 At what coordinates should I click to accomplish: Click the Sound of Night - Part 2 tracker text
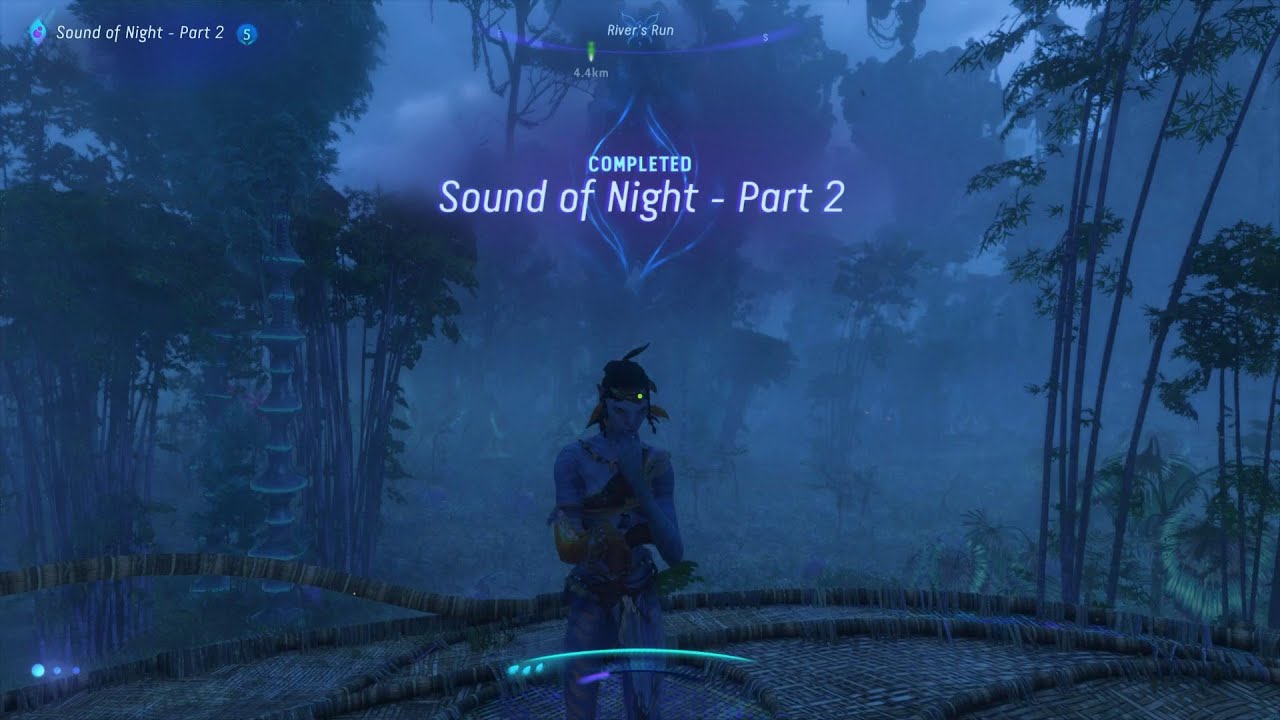tap(140, 33)
